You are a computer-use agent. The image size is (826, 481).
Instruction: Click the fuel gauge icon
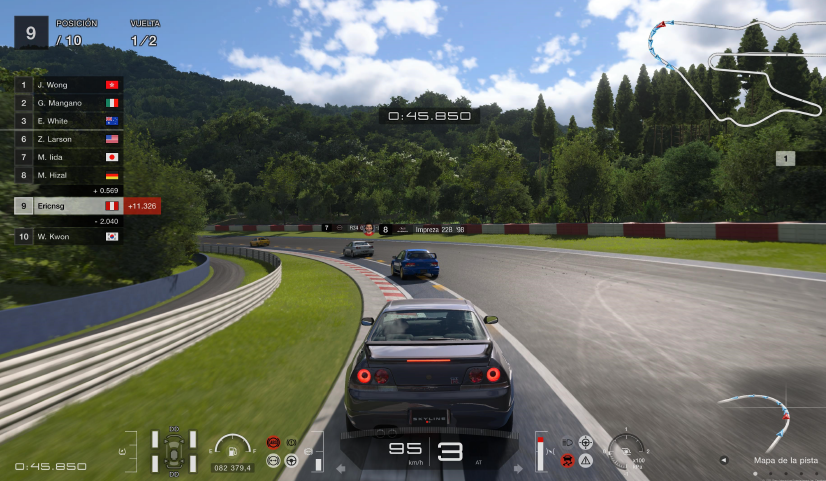(231, 447)
